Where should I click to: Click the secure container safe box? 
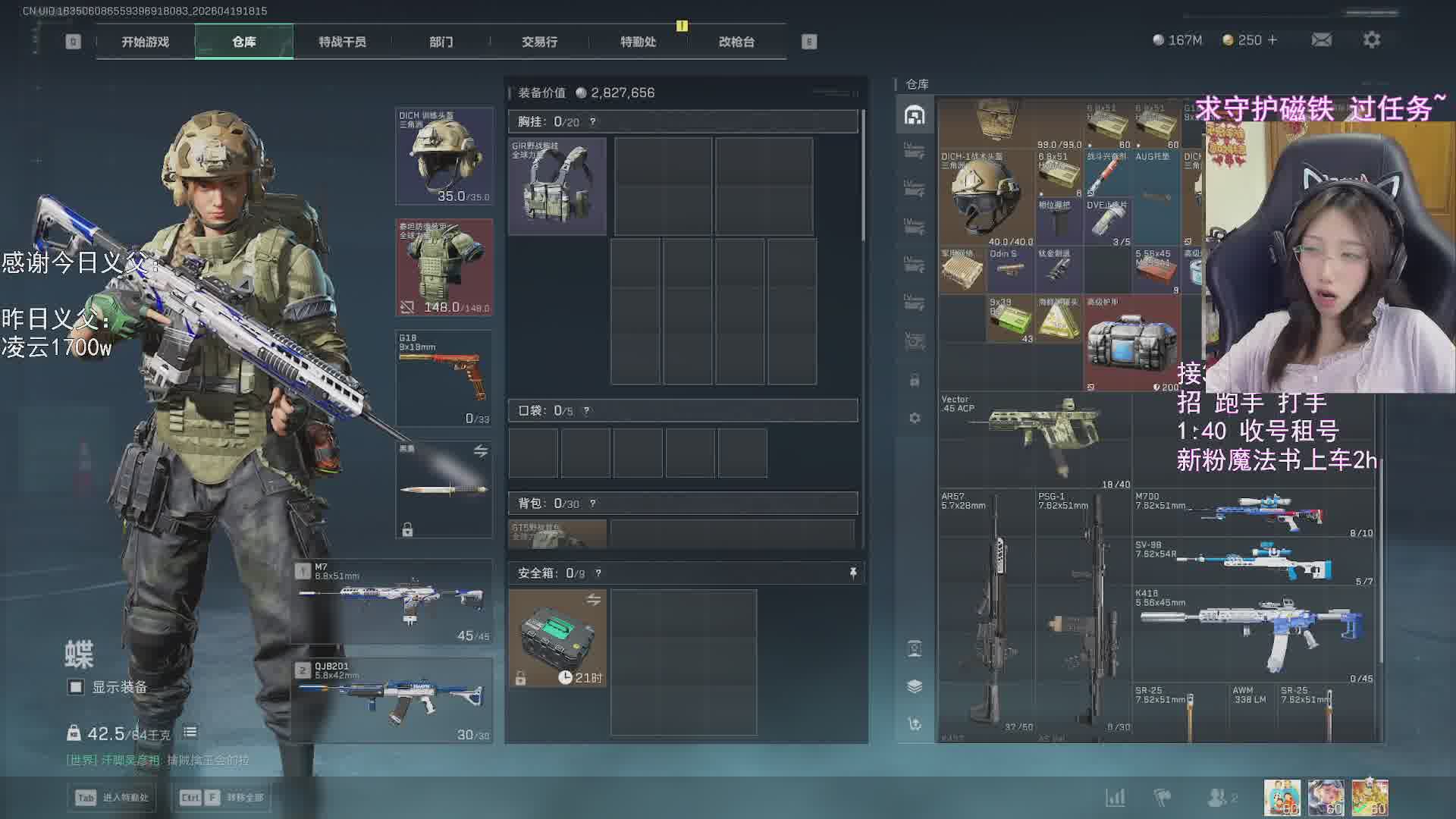pyautogui.click(x=557, y=639)
